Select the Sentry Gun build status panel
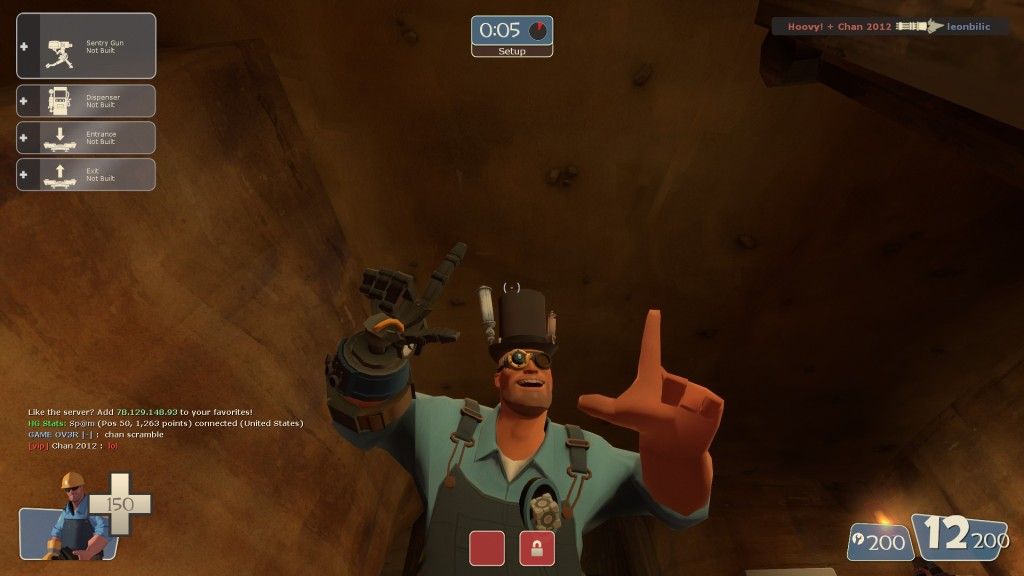This screenshot has height=576, width=1024. tap(86, 45)
